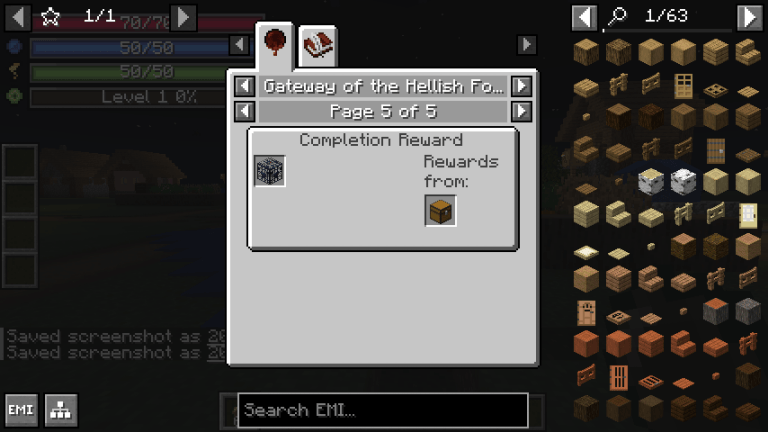Switch to the red book tab
This screenshot has height=432, width=768.
pos(318,43)
